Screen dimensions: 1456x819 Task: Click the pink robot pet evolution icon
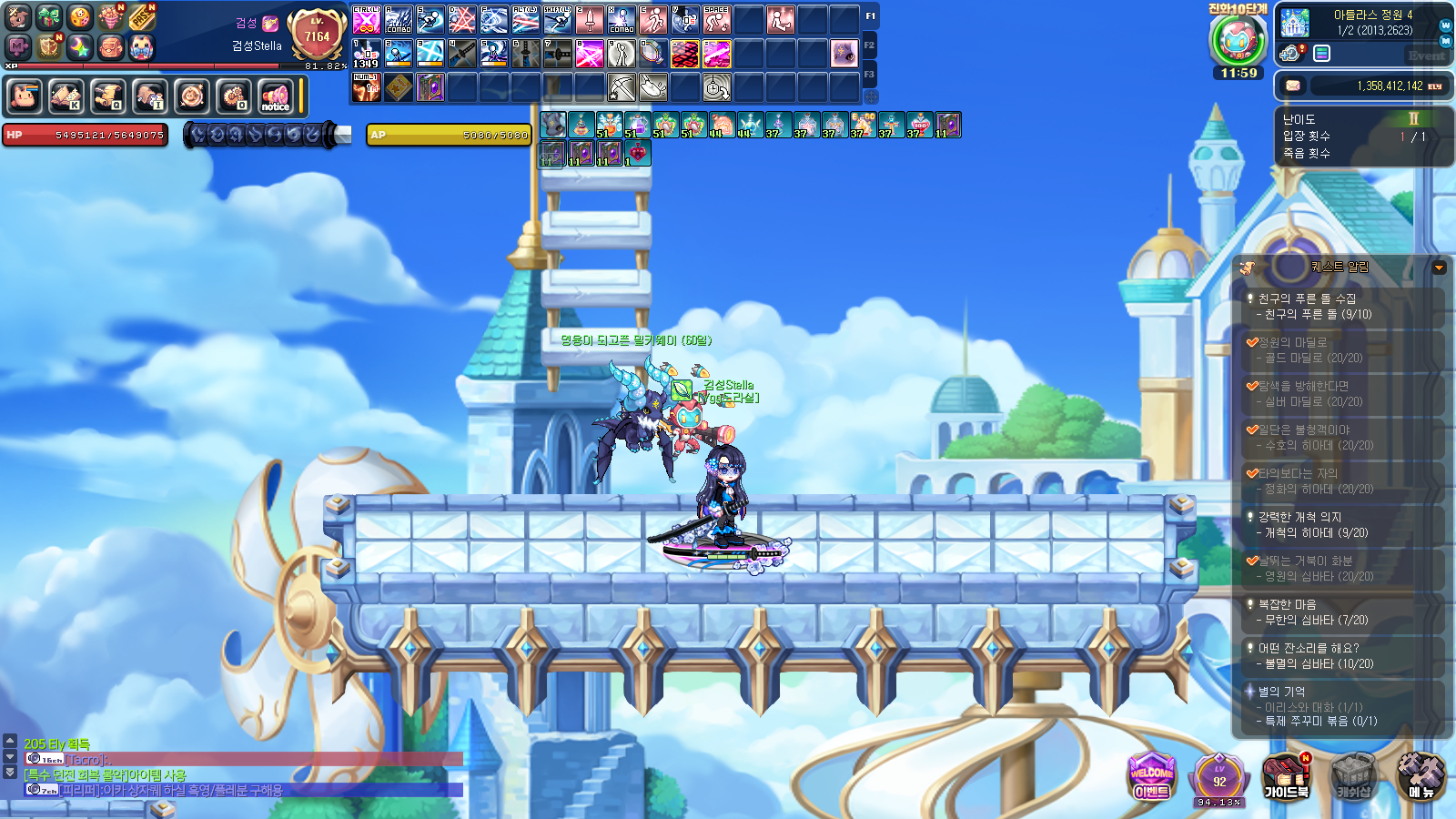[x=1238, y=40]
